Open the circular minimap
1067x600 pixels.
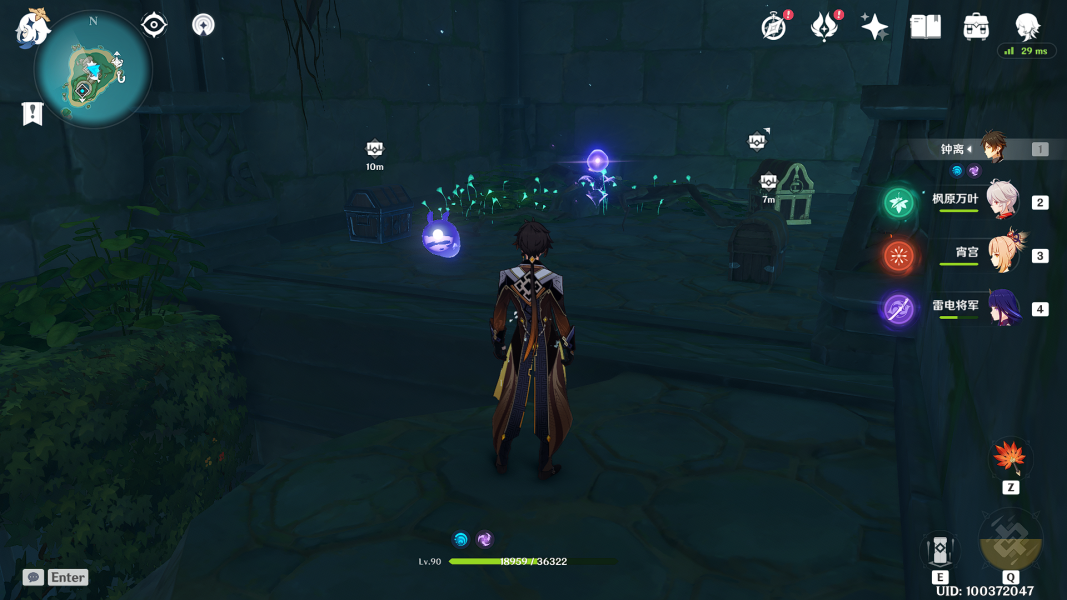coord(93,71)
